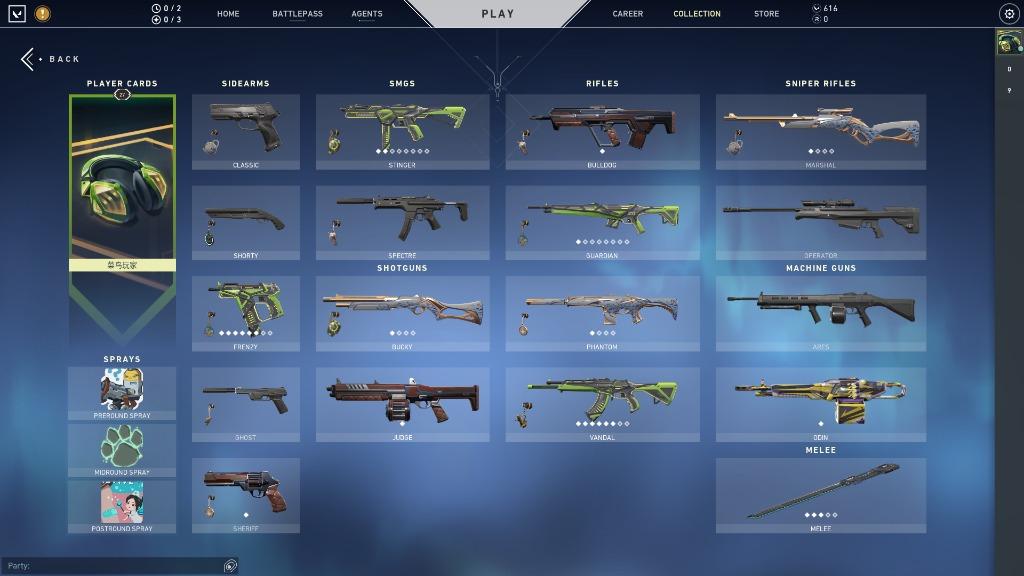
Task: Go to the Store tab
Action: tap(767, 14)
